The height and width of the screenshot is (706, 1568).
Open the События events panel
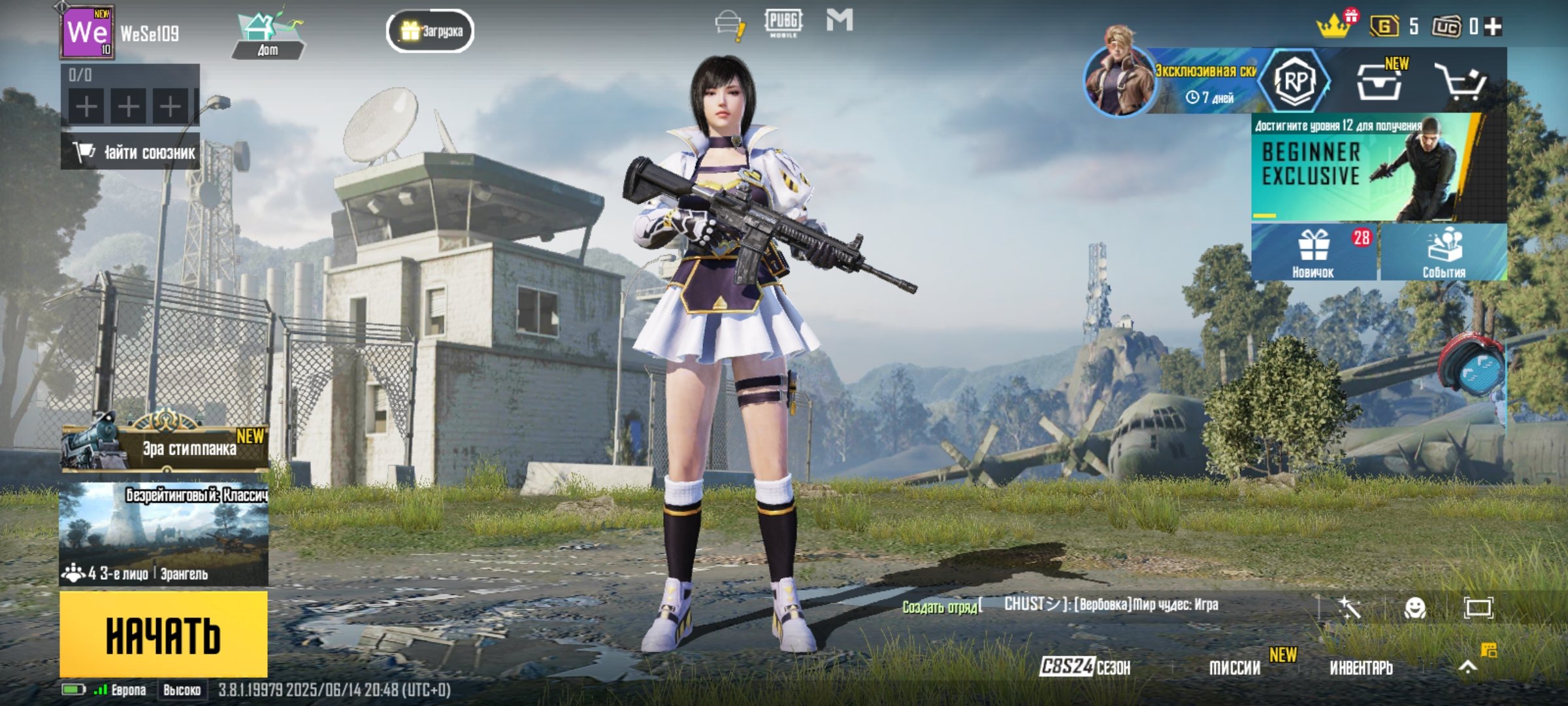[x=1444, y=252]
